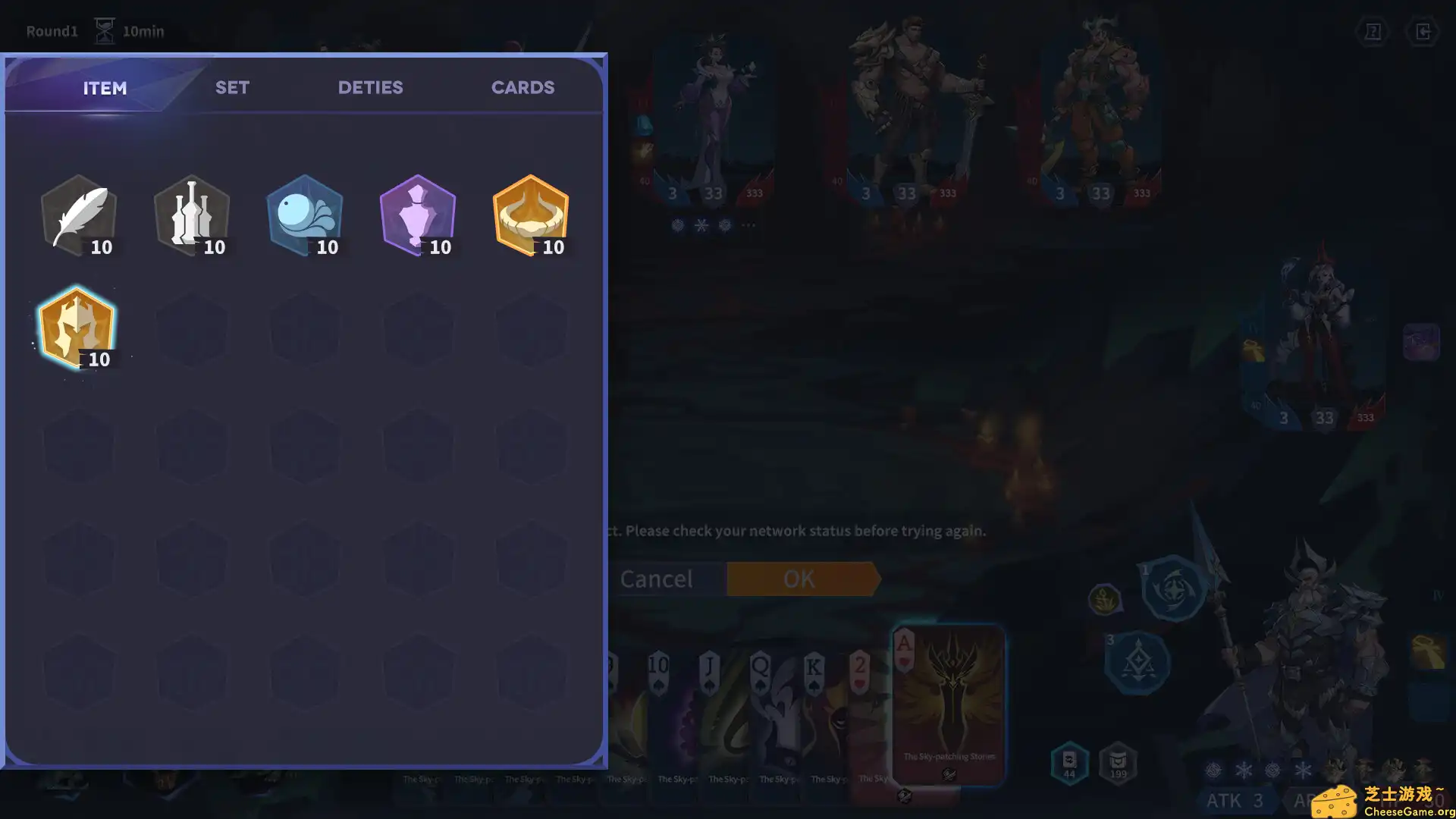Click the ATK 3 stat indicator
Screen dimensions: 1456x819
pyautogui.click(x=1234, y=800)
